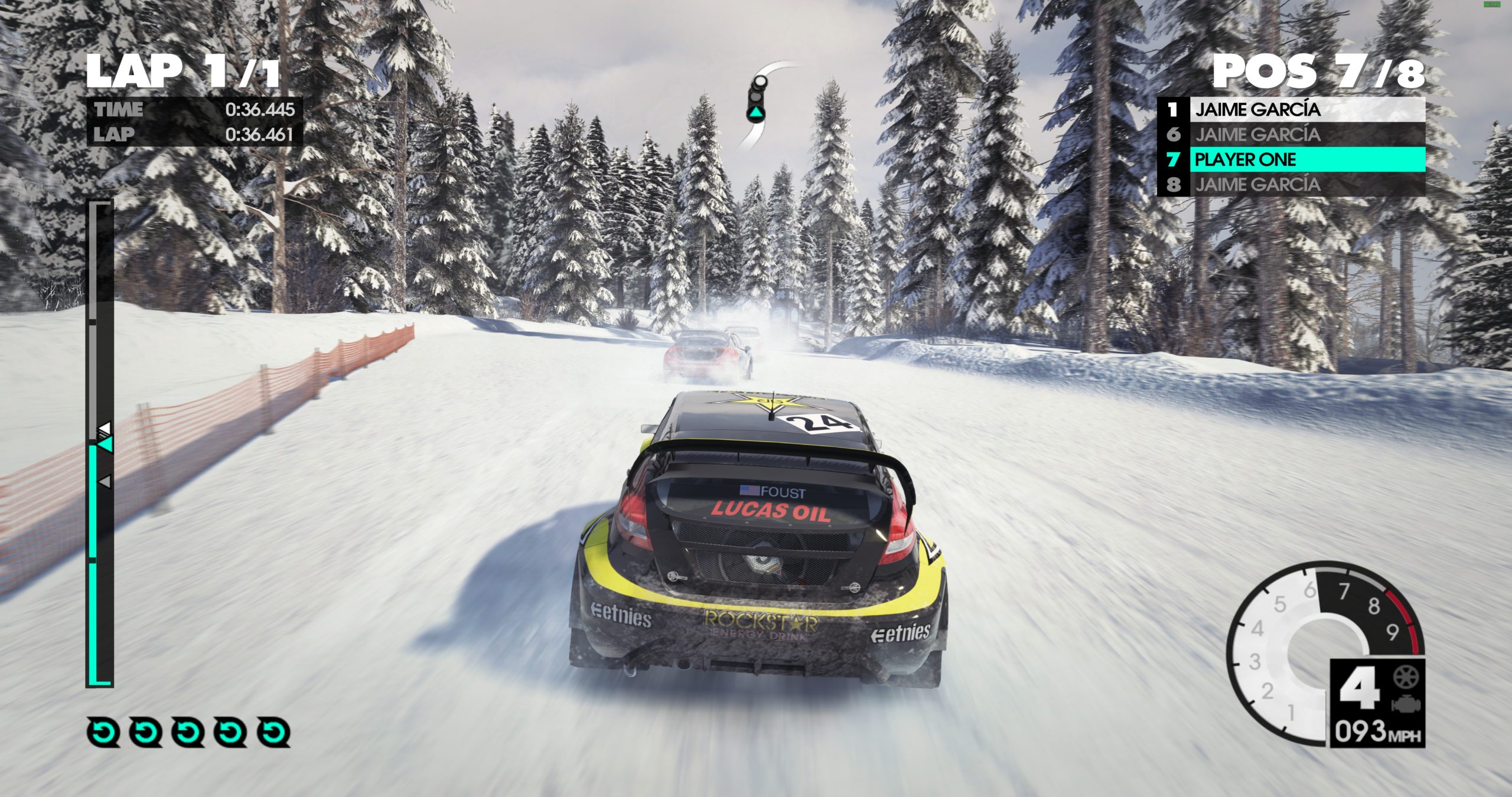Click the wheel damage status icon
Screen dimensions: 1512x797
point(1406,677)
